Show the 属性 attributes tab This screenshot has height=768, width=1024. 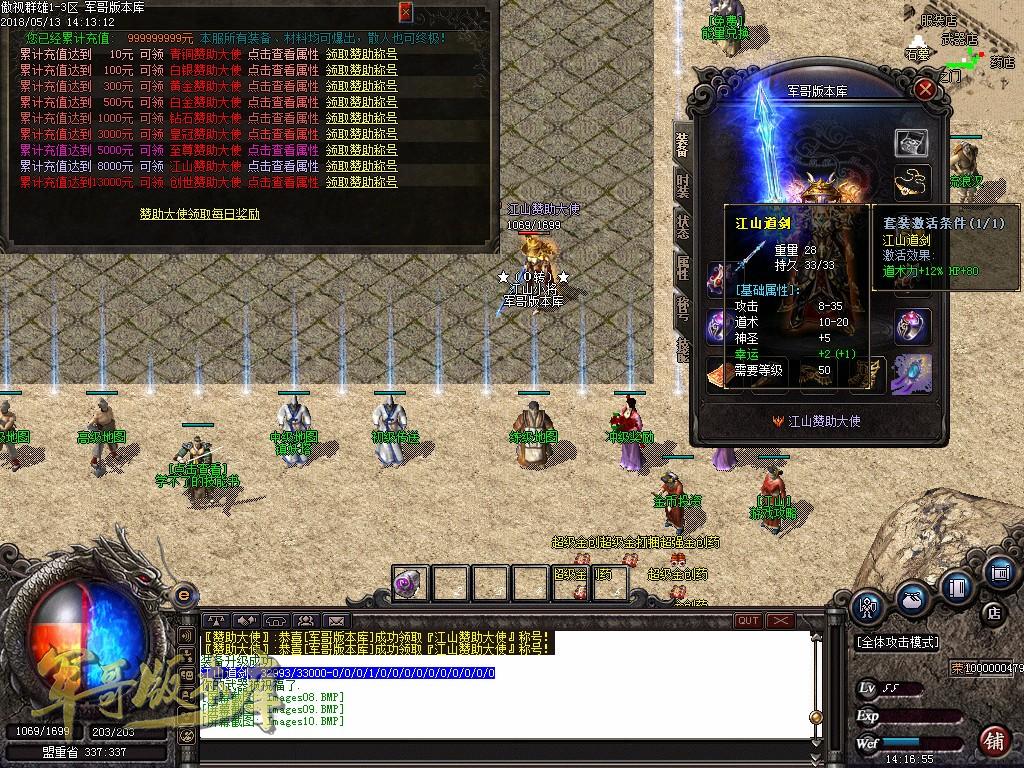click(682, 266)
